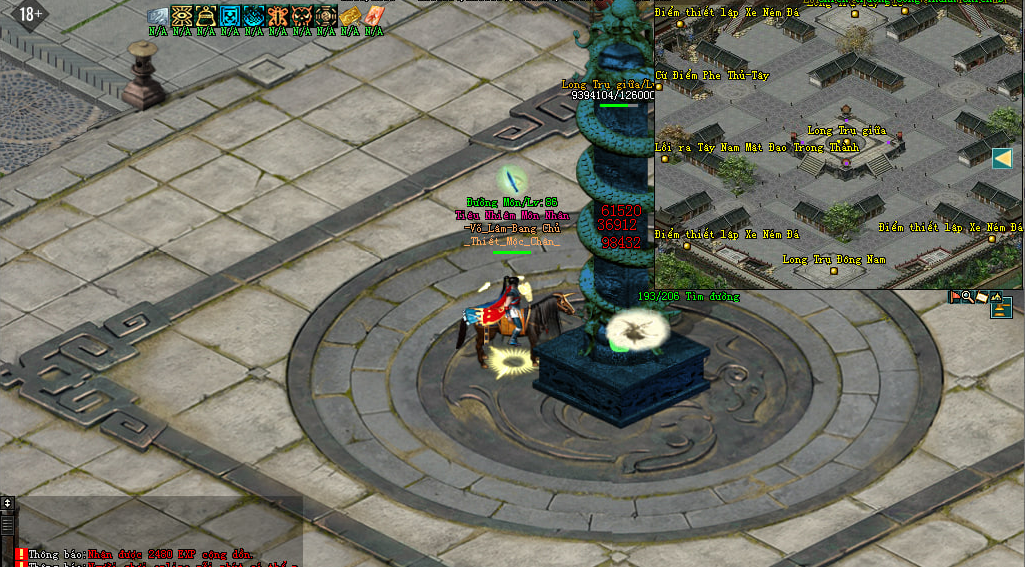Screen dimensions: 1025x567
Task: Click the red-orange card item icon
Action: 374,15
